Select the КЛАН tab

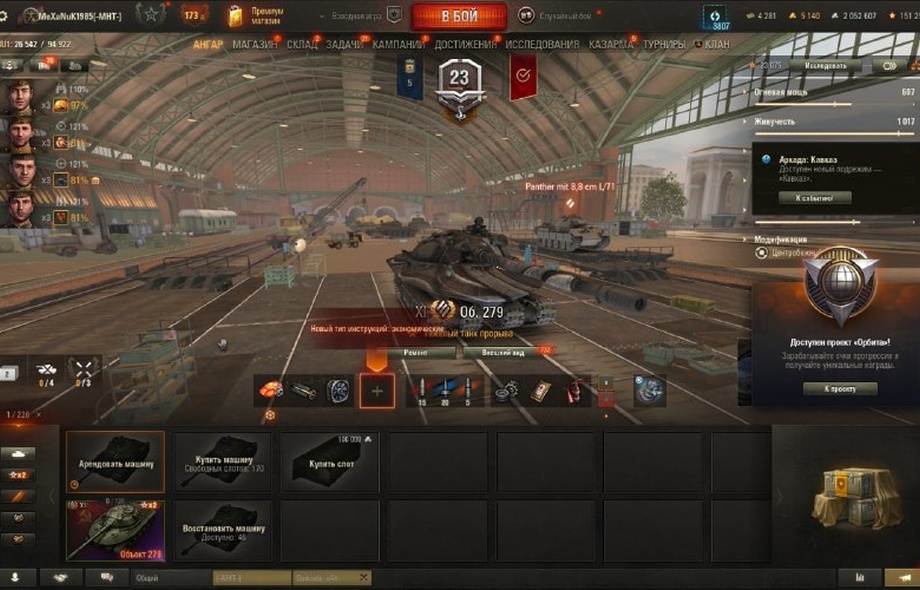716,45
